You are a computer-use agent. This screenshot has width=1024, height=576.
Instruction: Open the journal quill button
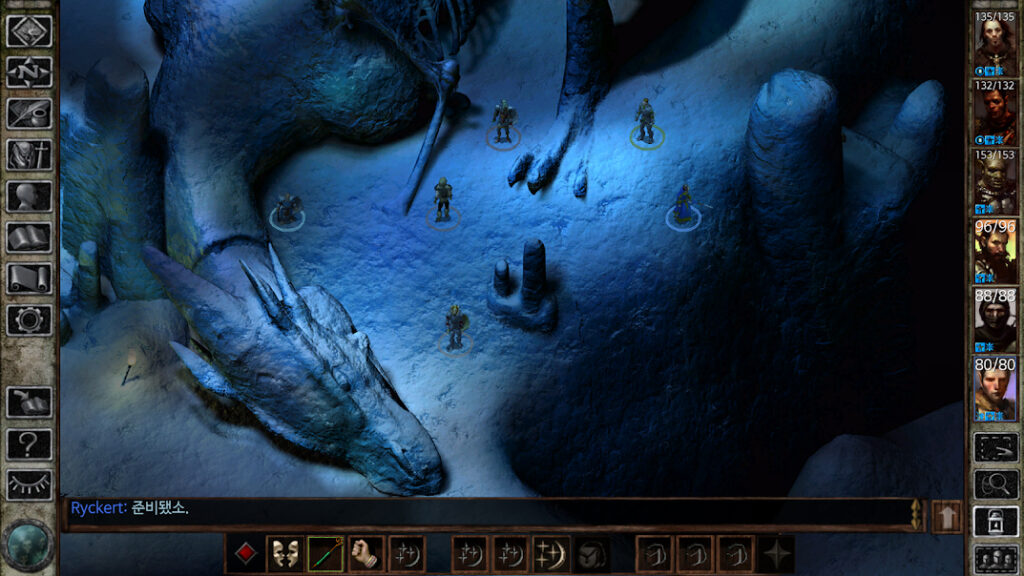tap(29, 113)
